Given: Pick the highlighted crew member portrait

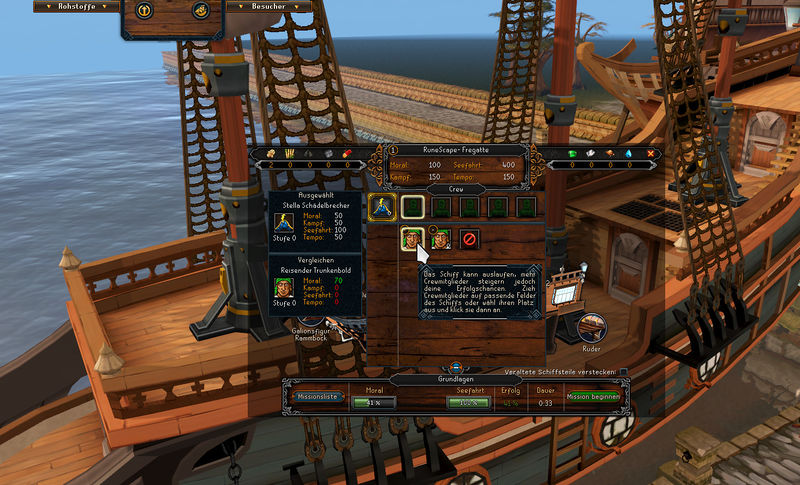Looking at the screenshot, I should 411,239.
